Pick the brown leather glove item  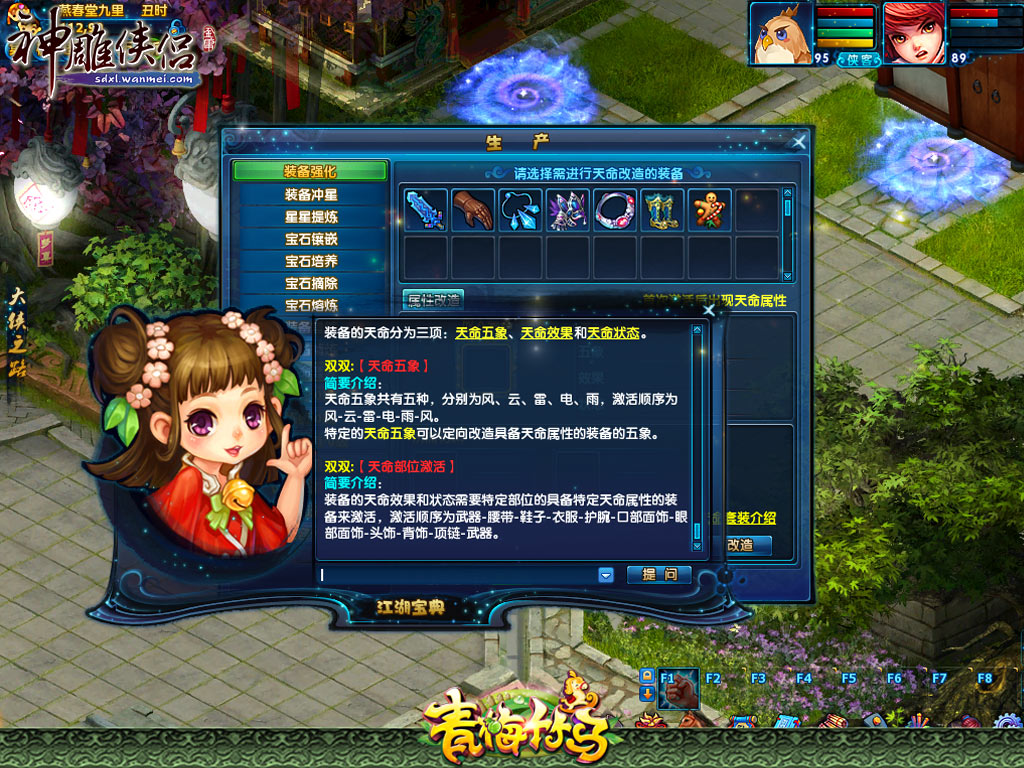point(472,210)
